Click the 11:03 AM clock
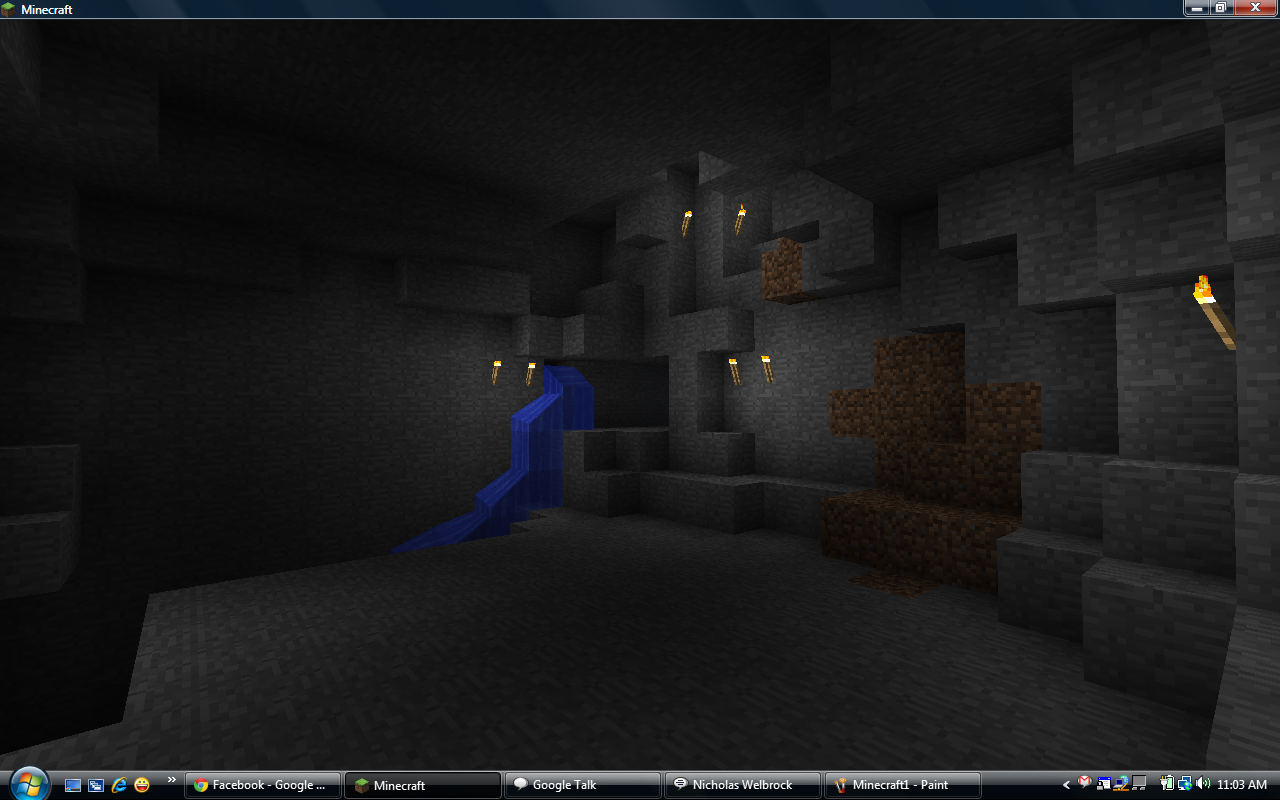Image resolution: width=1280 pixels, height=800 pixels. pos(1243,785)
